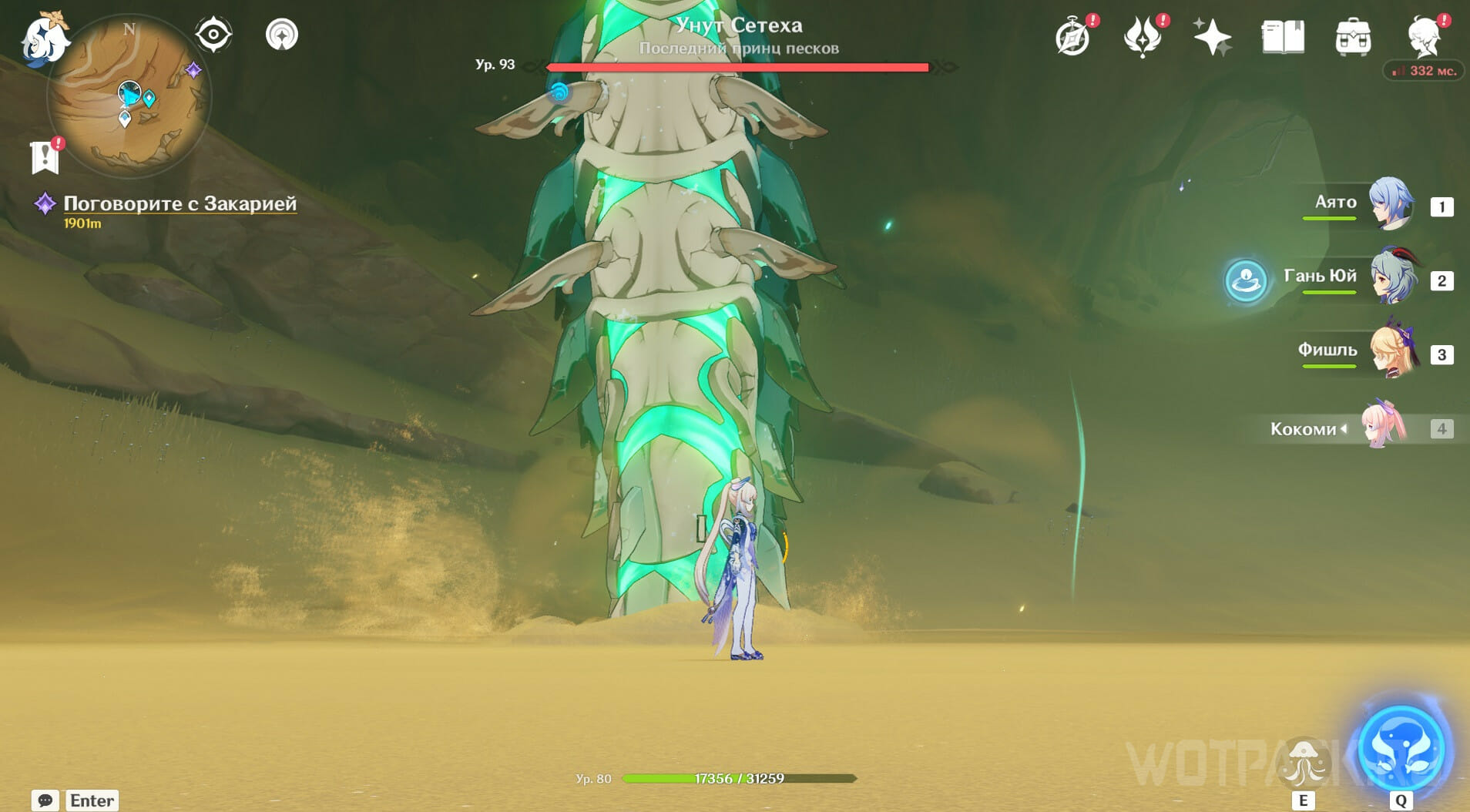Switch to party member Фишль
Viewport: 1470px width, 812px height.
tap(1392, 352)
